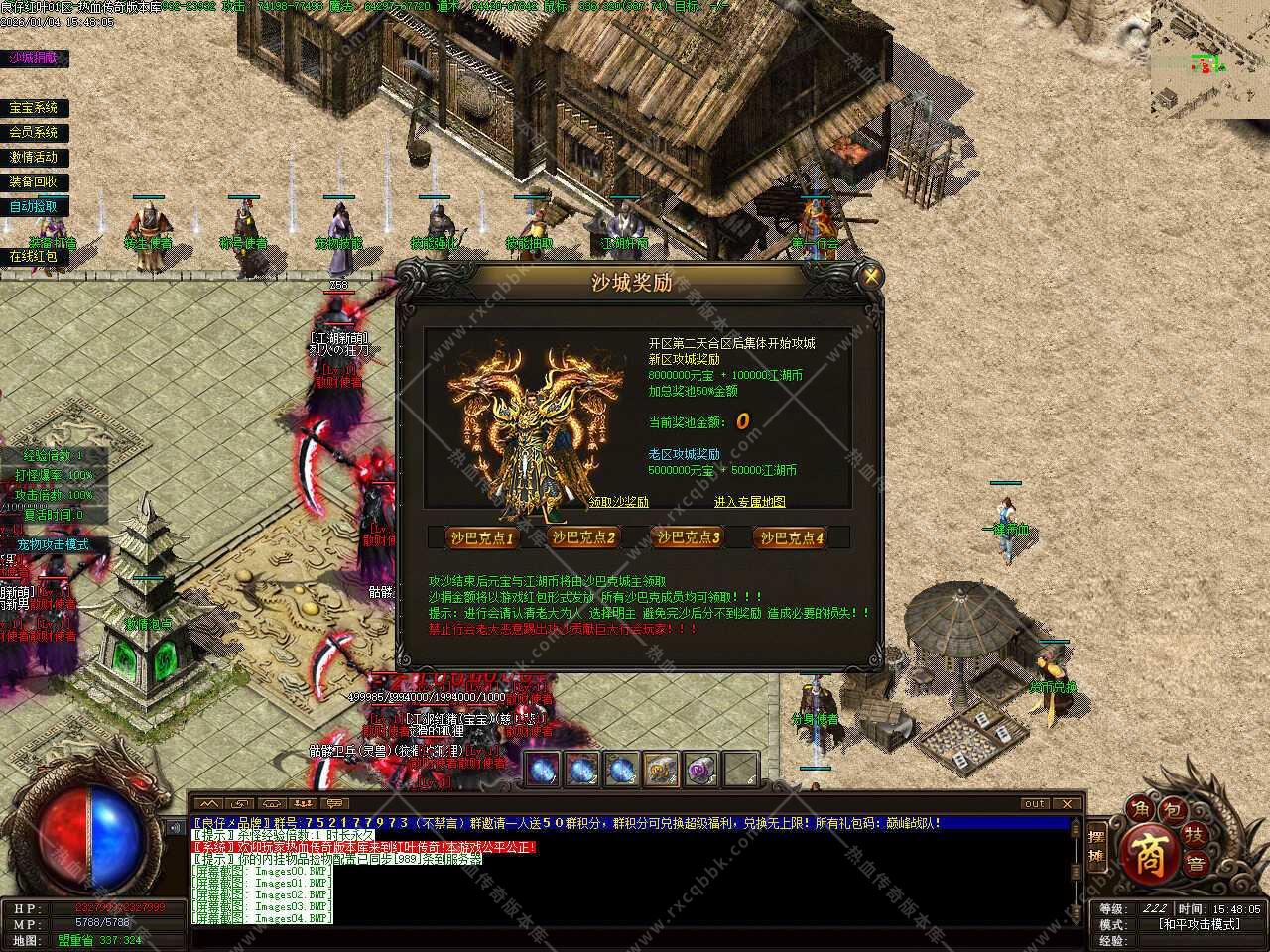Open the 沙城捐献 donation menu
Image resolution: width=1270 pixels, height=952 pixels.
(33, 59)
